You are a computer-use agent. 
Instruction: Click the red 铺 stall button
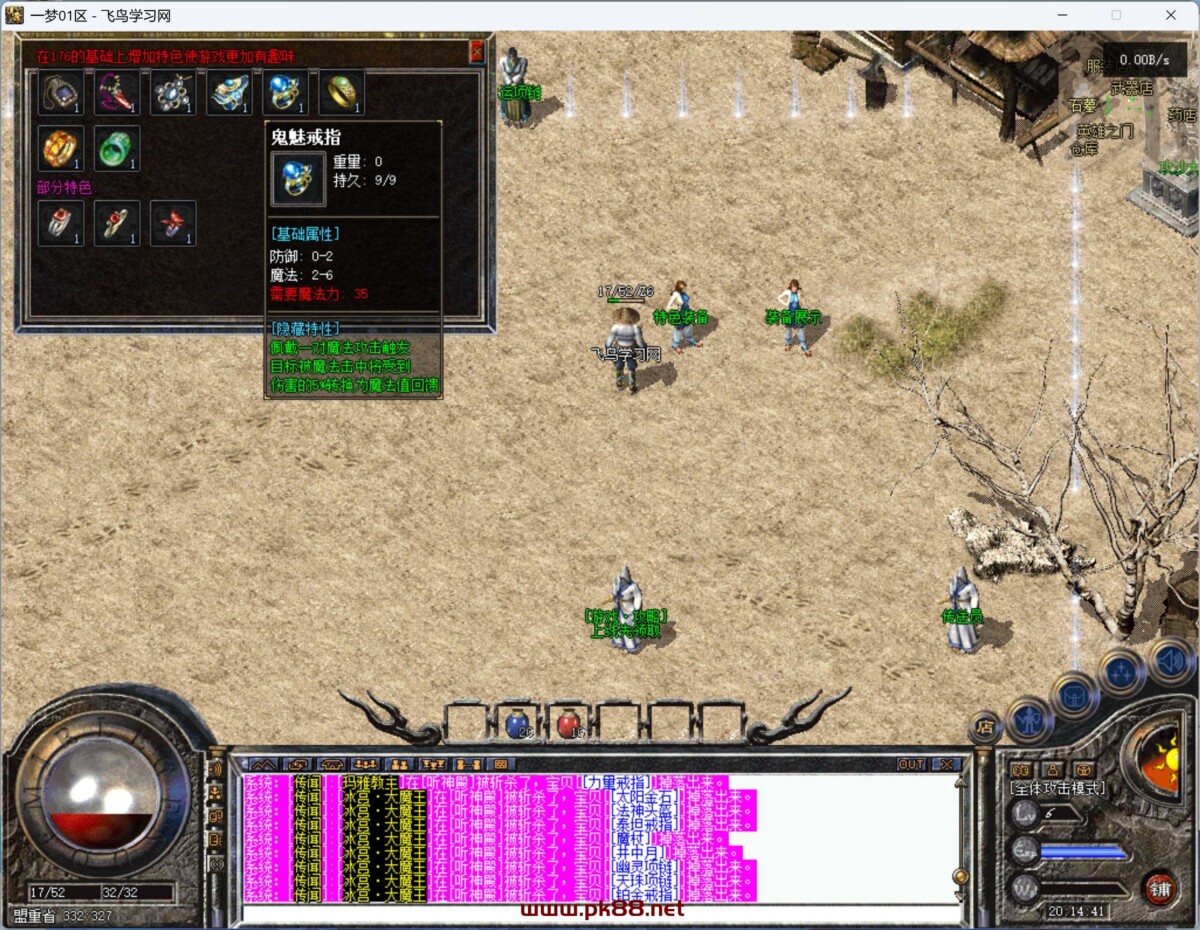coord(1158,888)
